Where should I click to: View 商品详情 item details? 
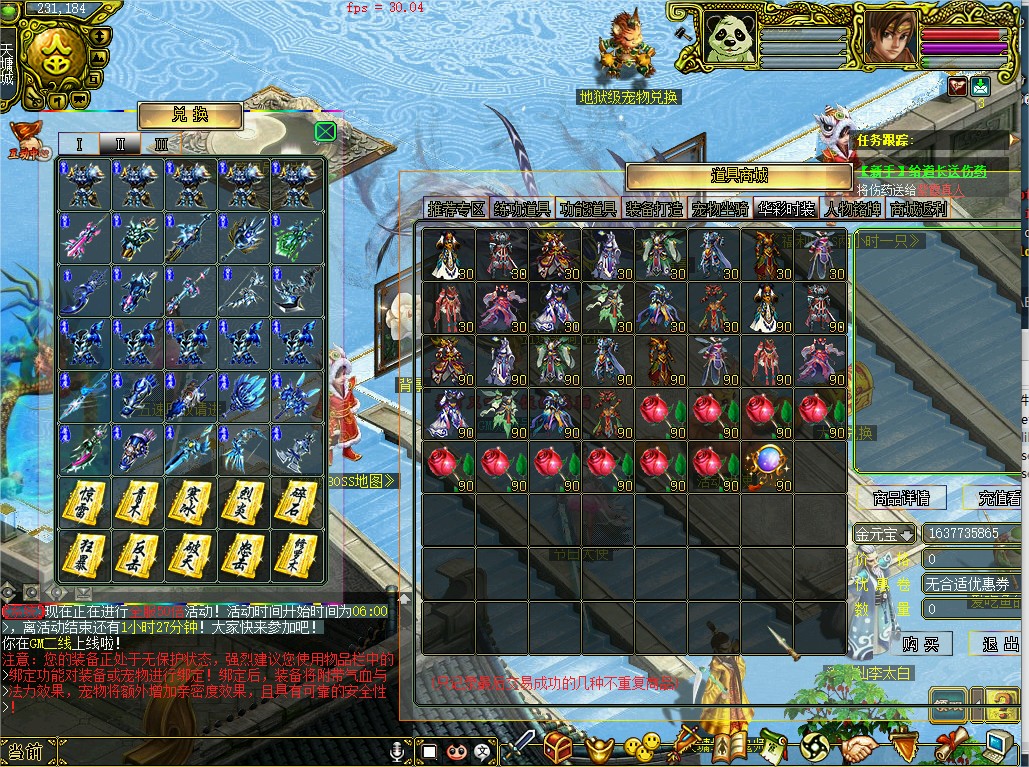[x=901, y=497]
